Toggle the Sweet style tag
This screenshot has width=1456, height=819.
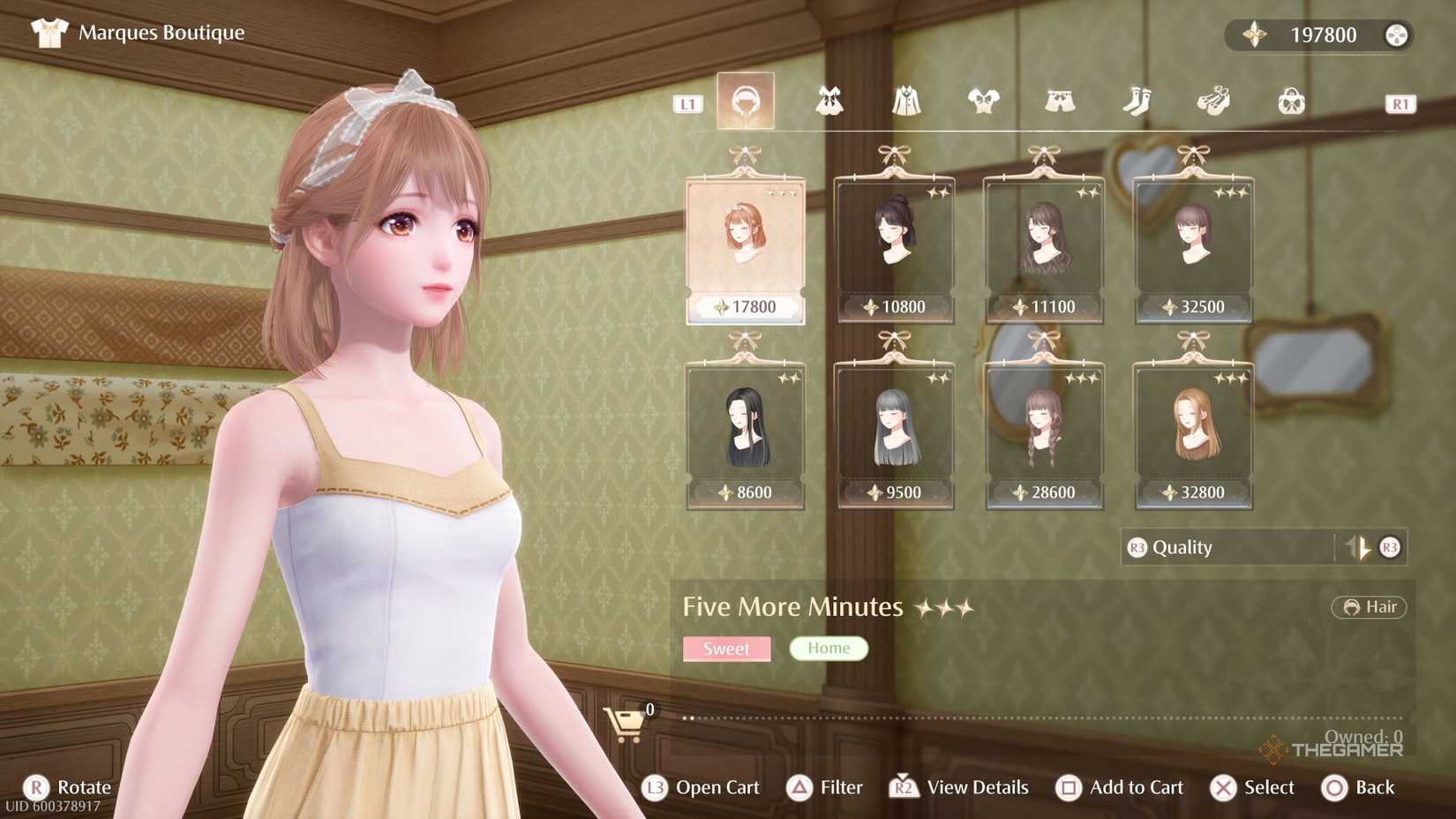pos(726,649)
